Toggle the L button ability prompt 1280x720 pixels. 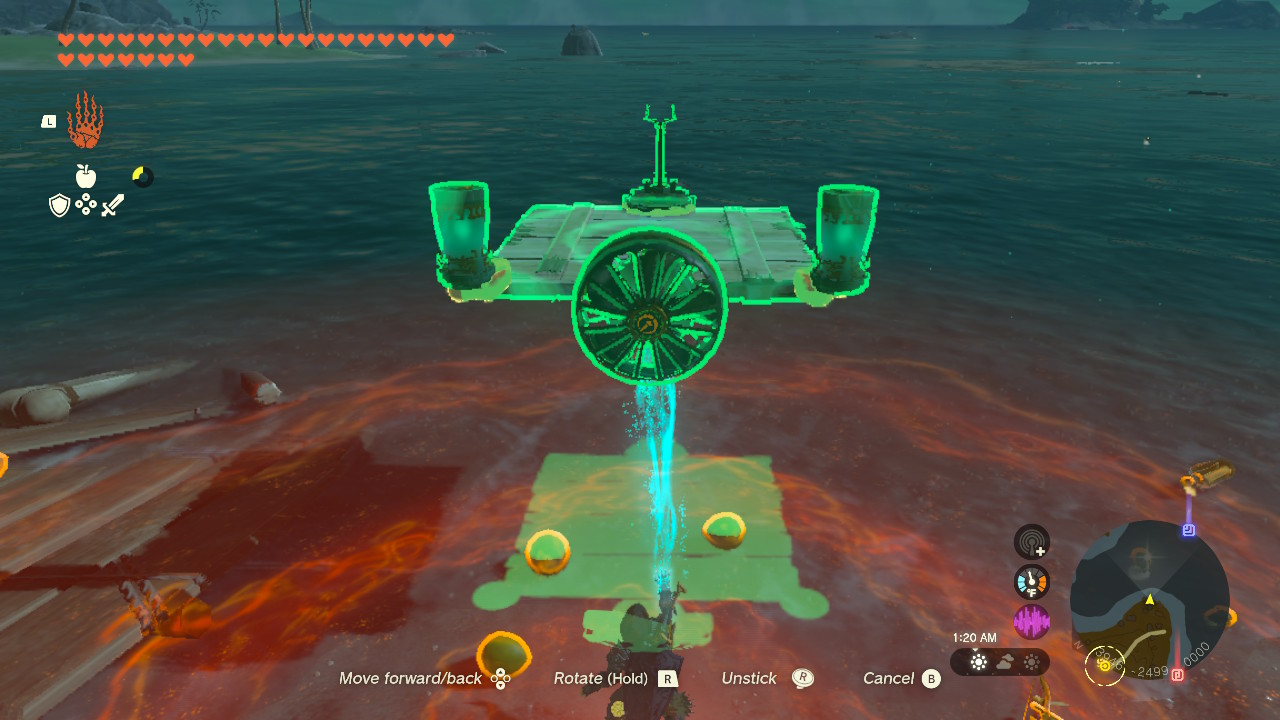point(48,120)
